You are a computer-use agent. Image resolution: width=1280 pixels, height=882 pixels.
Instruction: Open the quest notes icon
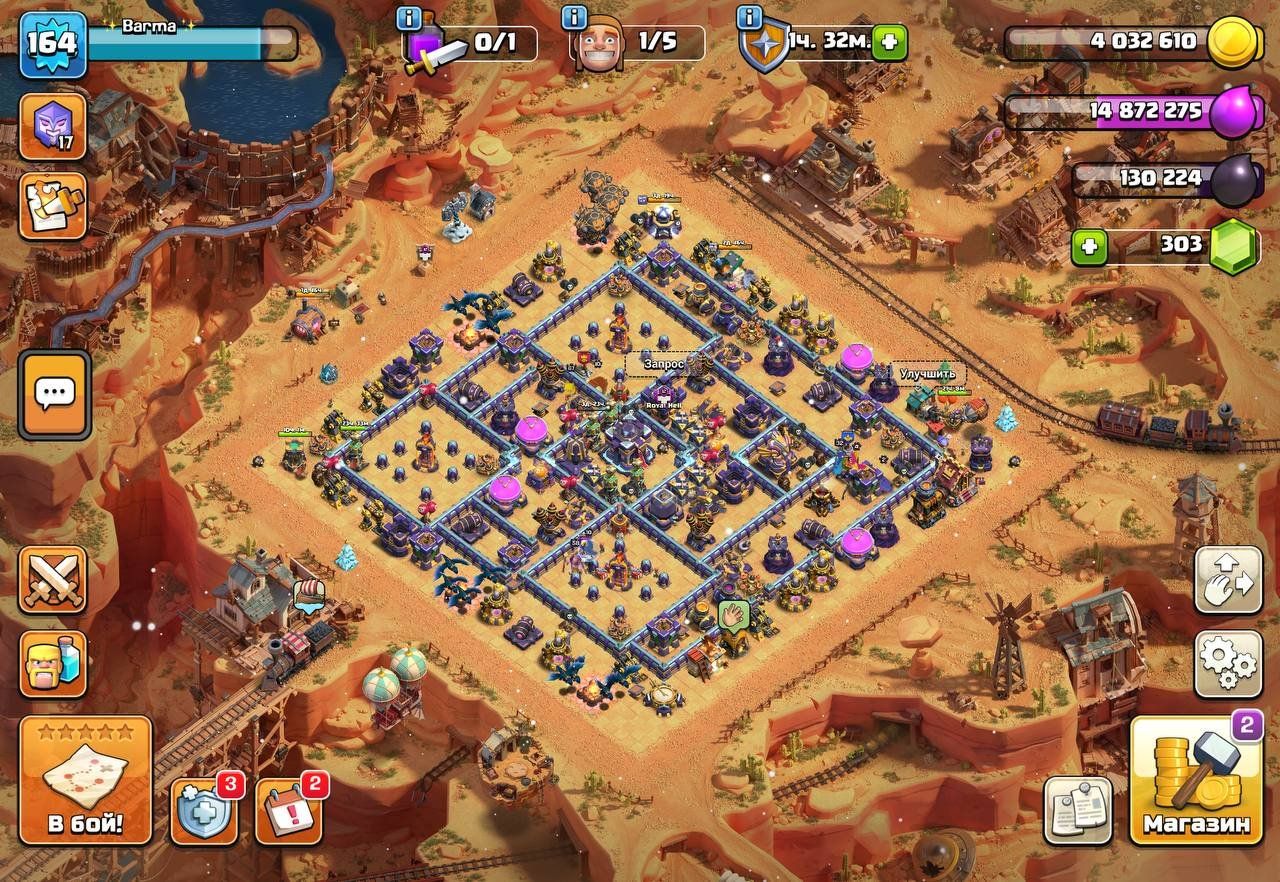tap(53, 206)
